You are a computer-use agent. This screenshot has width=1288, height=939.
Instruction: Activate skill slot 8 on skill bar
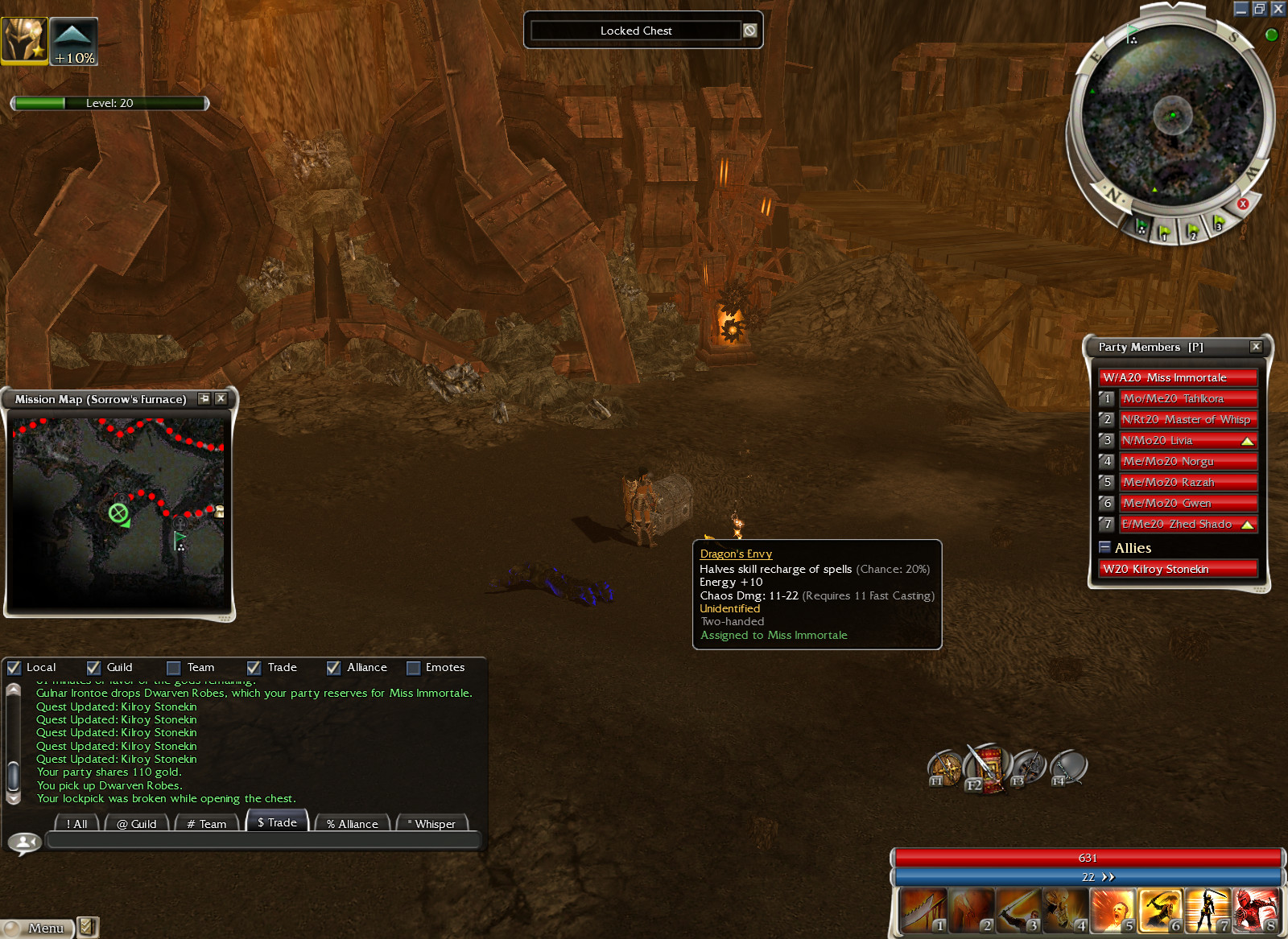(x=1256, y=911)
